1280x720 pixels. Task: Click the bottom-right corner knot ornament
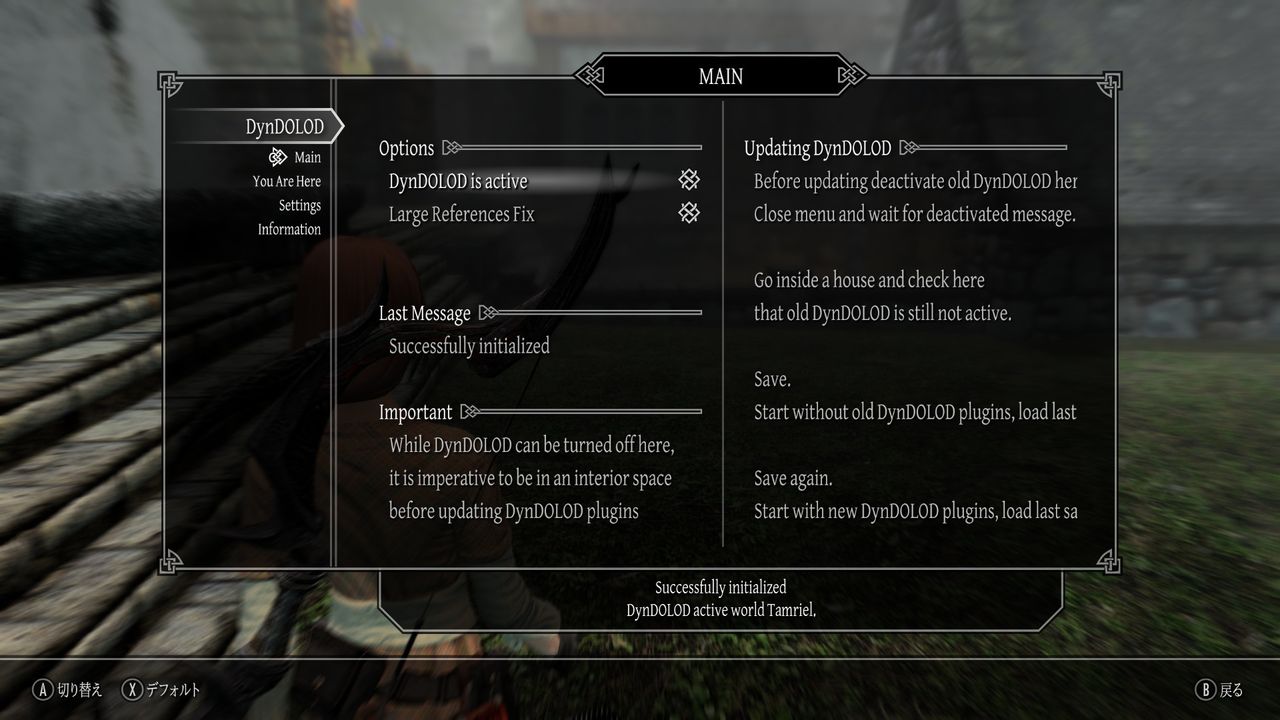[x=1108, y=561]
